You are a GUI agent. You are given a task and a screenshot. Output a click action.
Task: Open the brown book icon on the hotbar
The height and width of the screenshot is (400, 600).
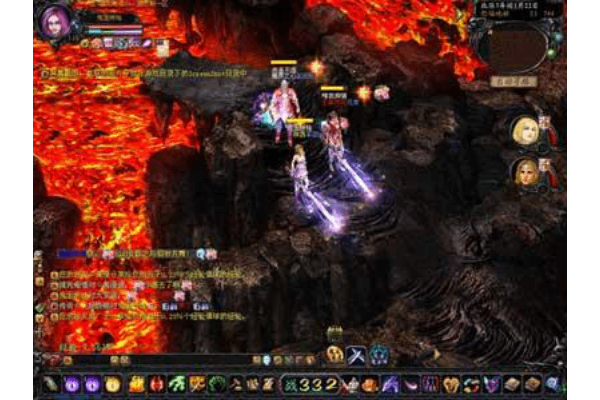[510, 383]
